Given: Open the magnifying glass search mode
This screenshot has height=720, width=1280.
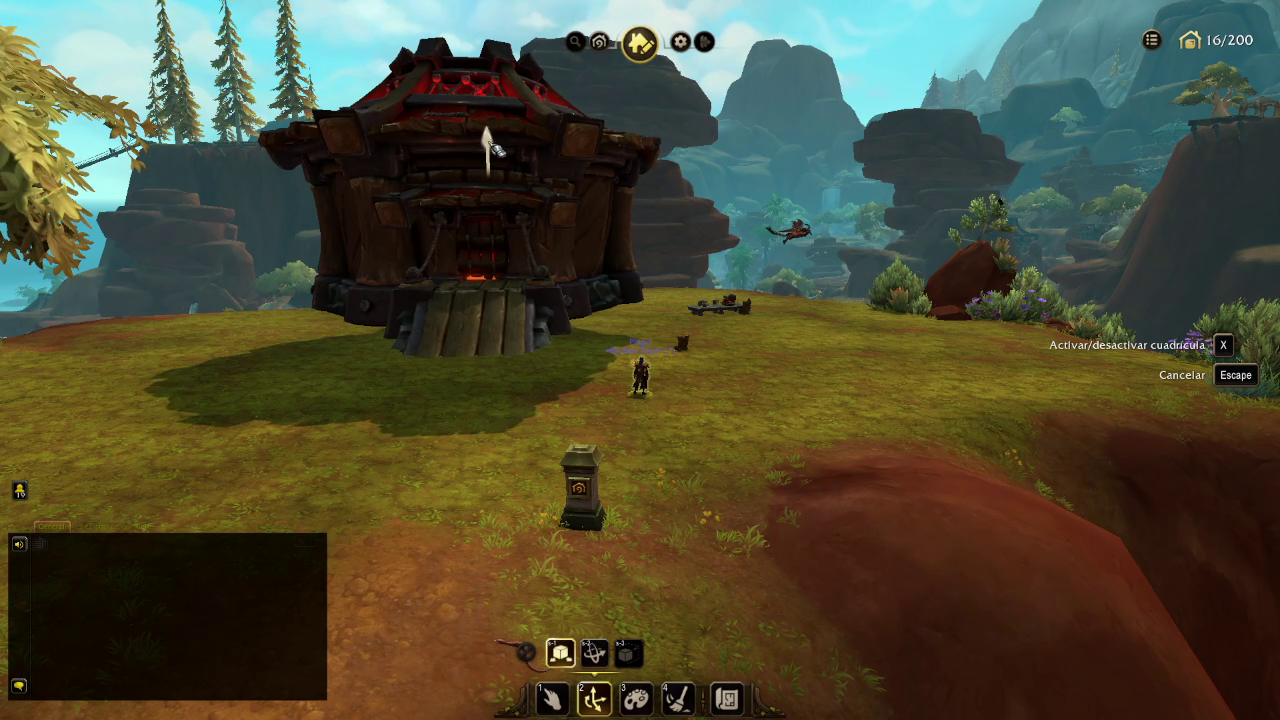Looking at the screenshot, I should pos(575,42).
